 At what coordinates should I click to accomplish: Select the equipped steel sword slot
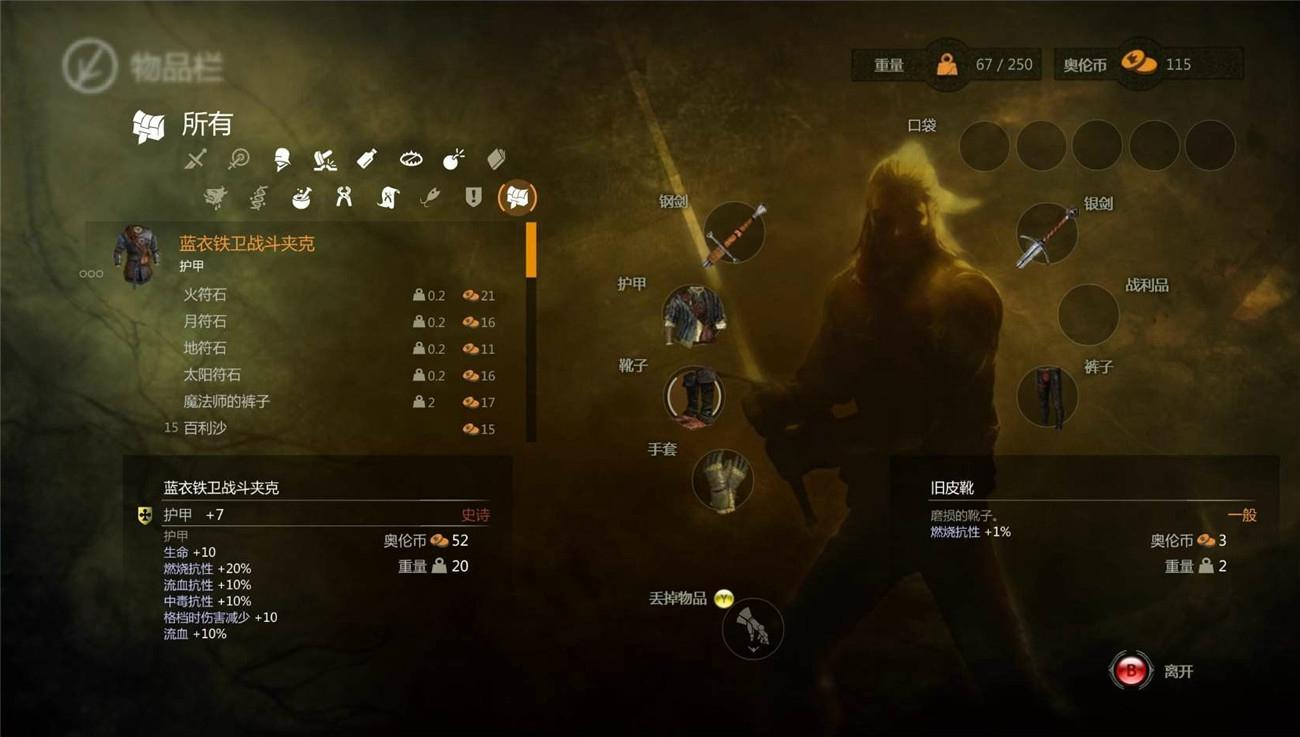click(x=733, y=234)
